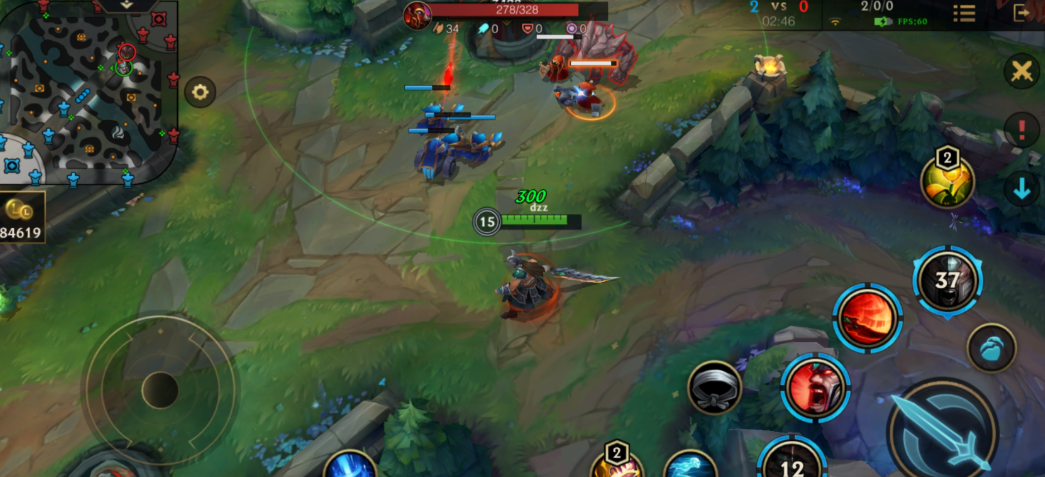Tap the virtual movement joystick
1045x477 pixels.
160,389
